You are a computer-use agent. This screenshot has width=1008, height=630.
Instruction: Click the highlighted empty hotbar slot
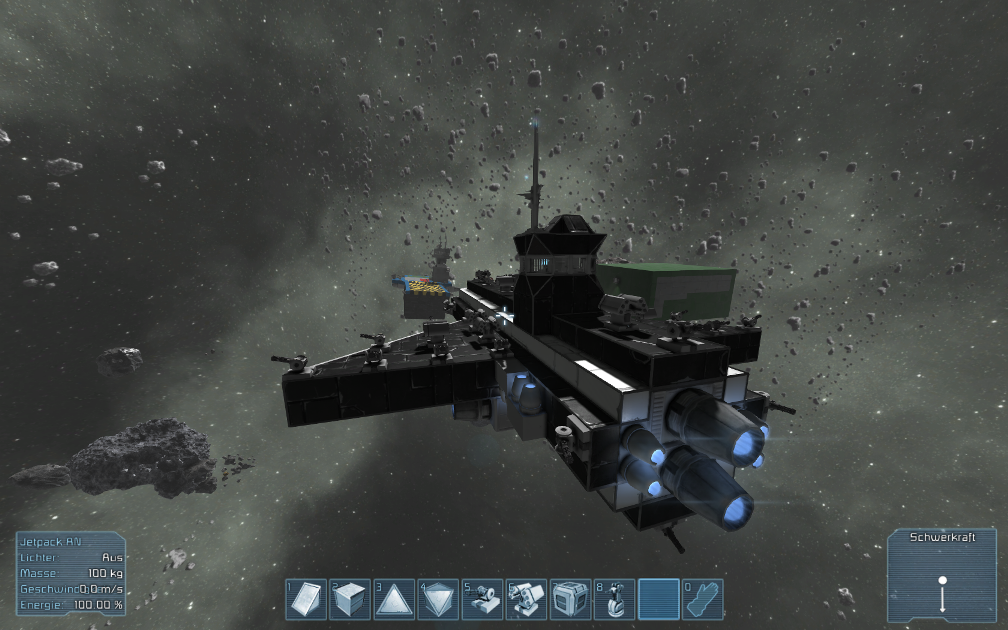(659, 599)
